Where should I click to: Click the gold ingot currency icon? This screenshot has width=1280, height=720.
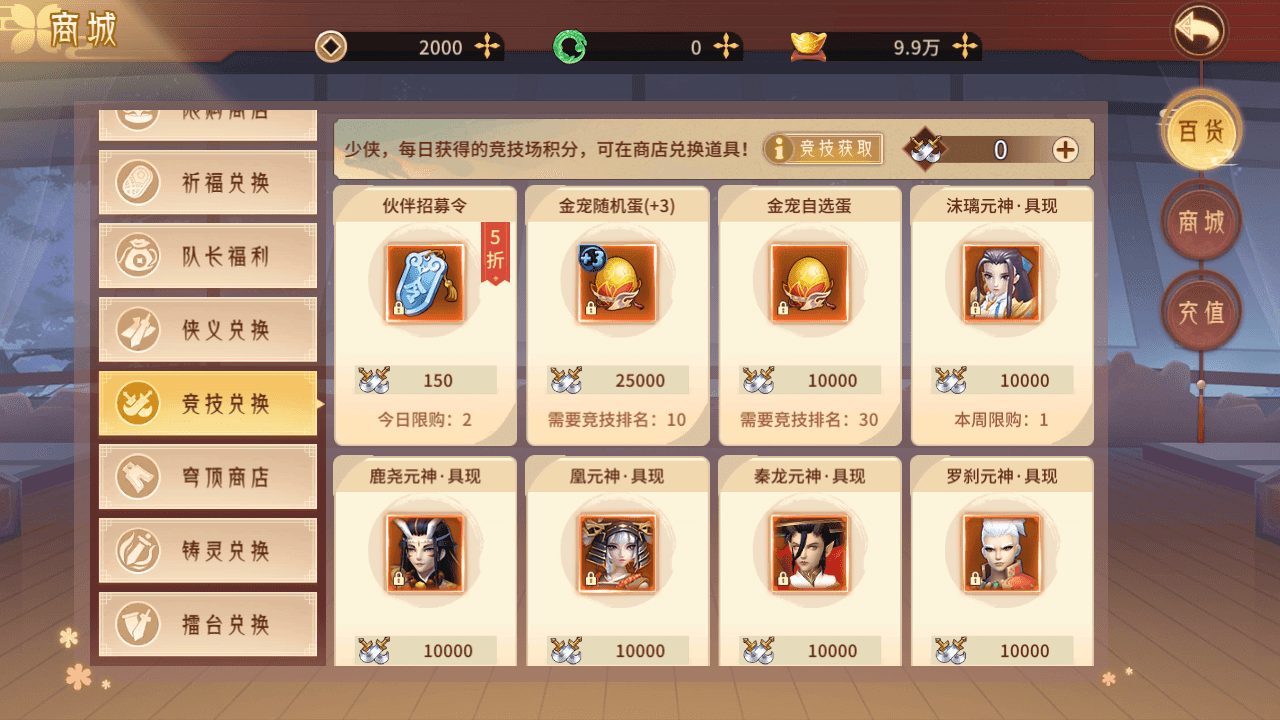(807, 45)
